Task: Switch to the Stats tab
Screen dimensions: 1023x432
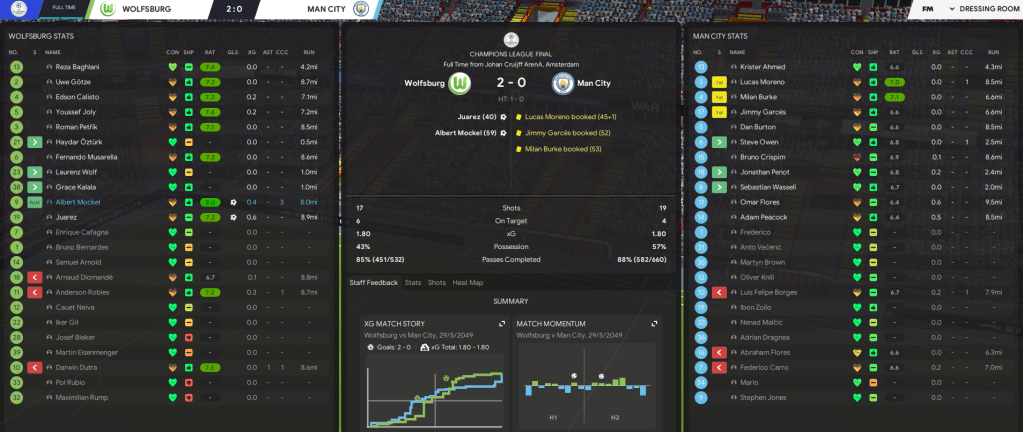Action: 413,283
